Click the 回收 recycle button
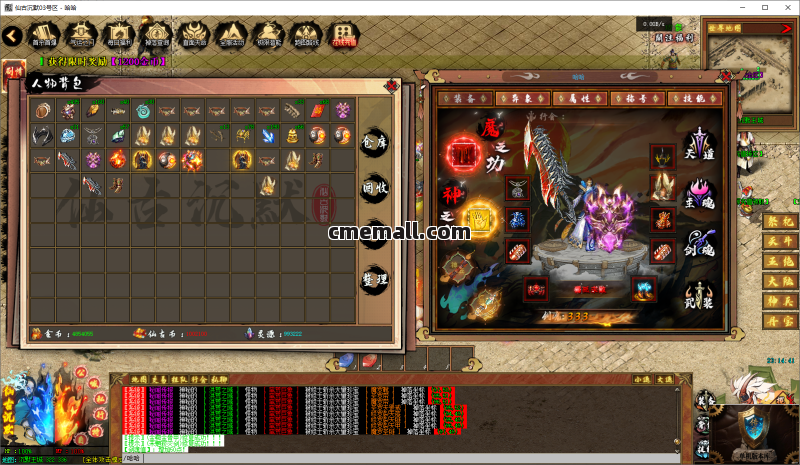Image resolution: width=800 pixels, height=465 pixels. click(x=374, y=187)
